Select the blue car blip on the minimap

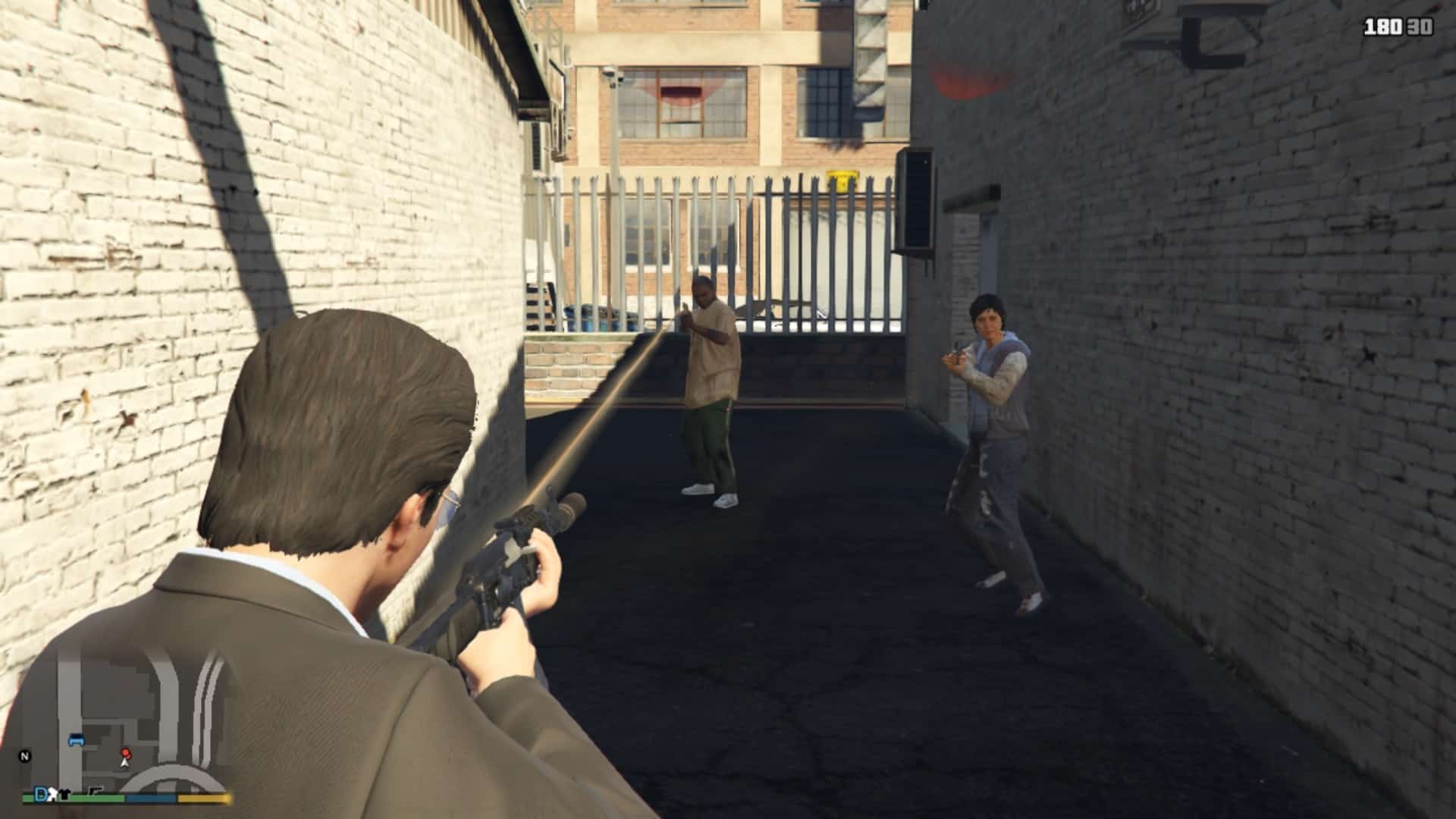[77, 739]
